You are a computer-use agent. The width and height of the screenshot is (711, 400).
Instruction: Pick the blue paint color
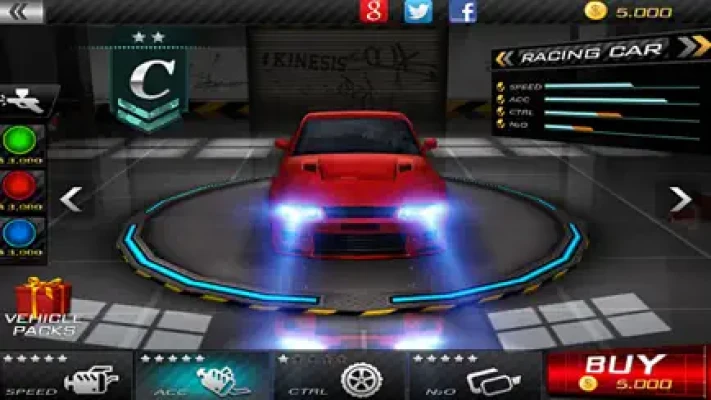click(19, 232)
